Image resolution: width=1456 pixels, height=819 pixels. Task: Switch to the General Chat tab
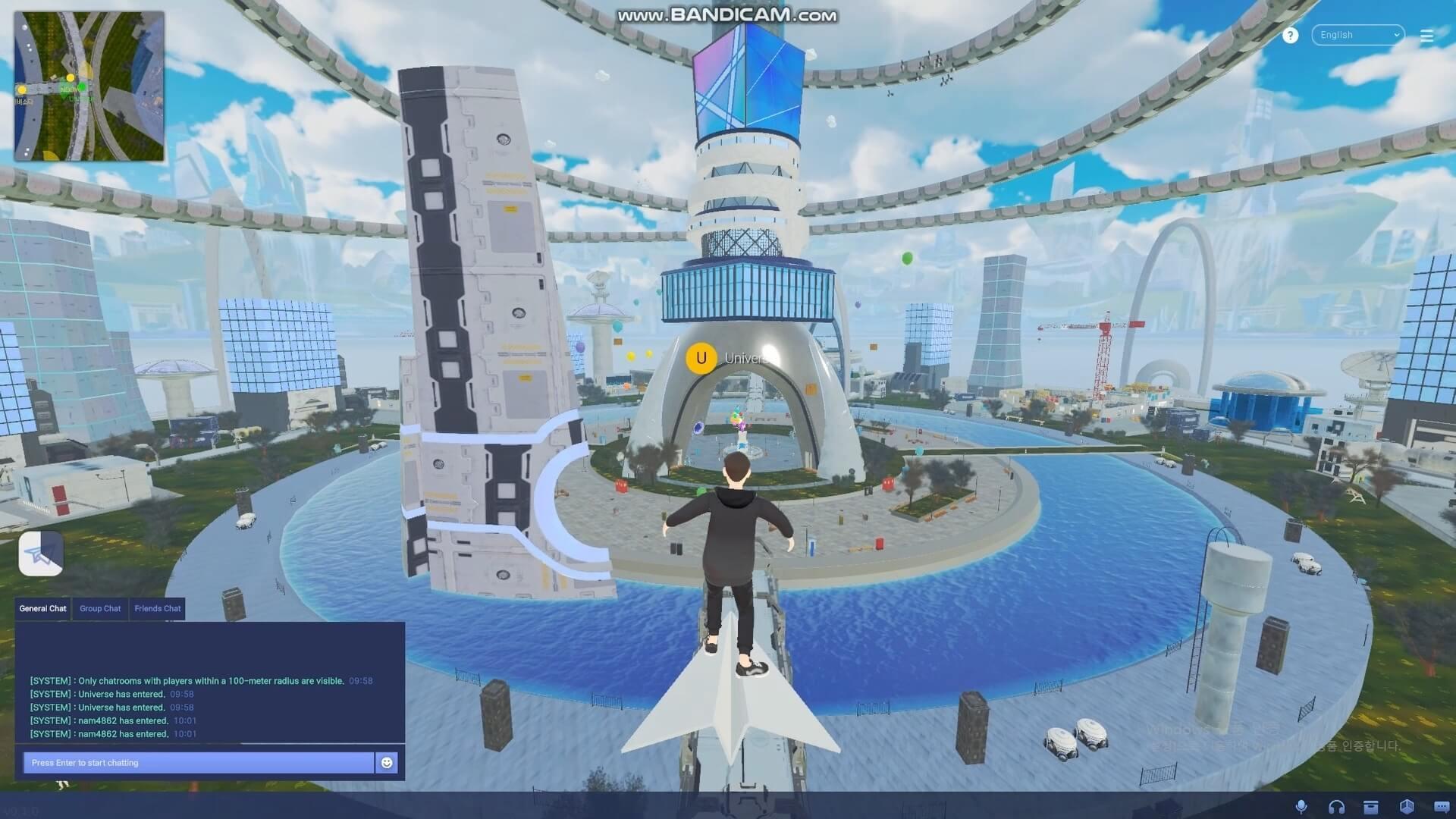43,608
